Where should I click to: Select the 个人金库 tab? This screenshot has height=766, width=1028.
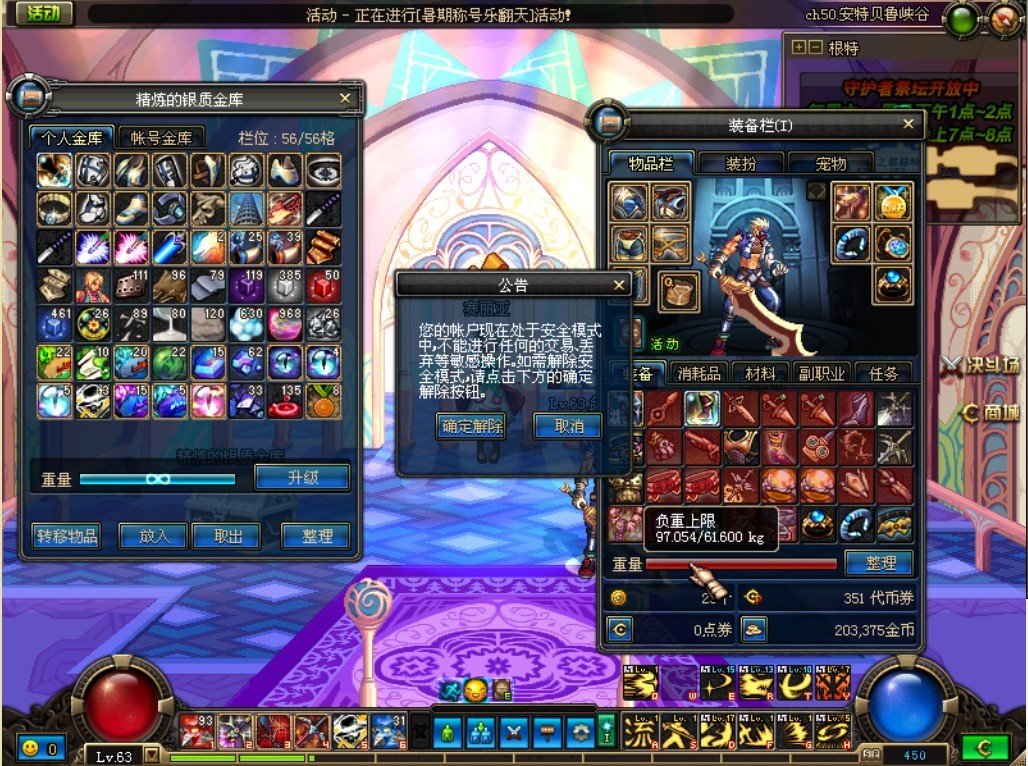pyautogui.click(x=69, y=138)
